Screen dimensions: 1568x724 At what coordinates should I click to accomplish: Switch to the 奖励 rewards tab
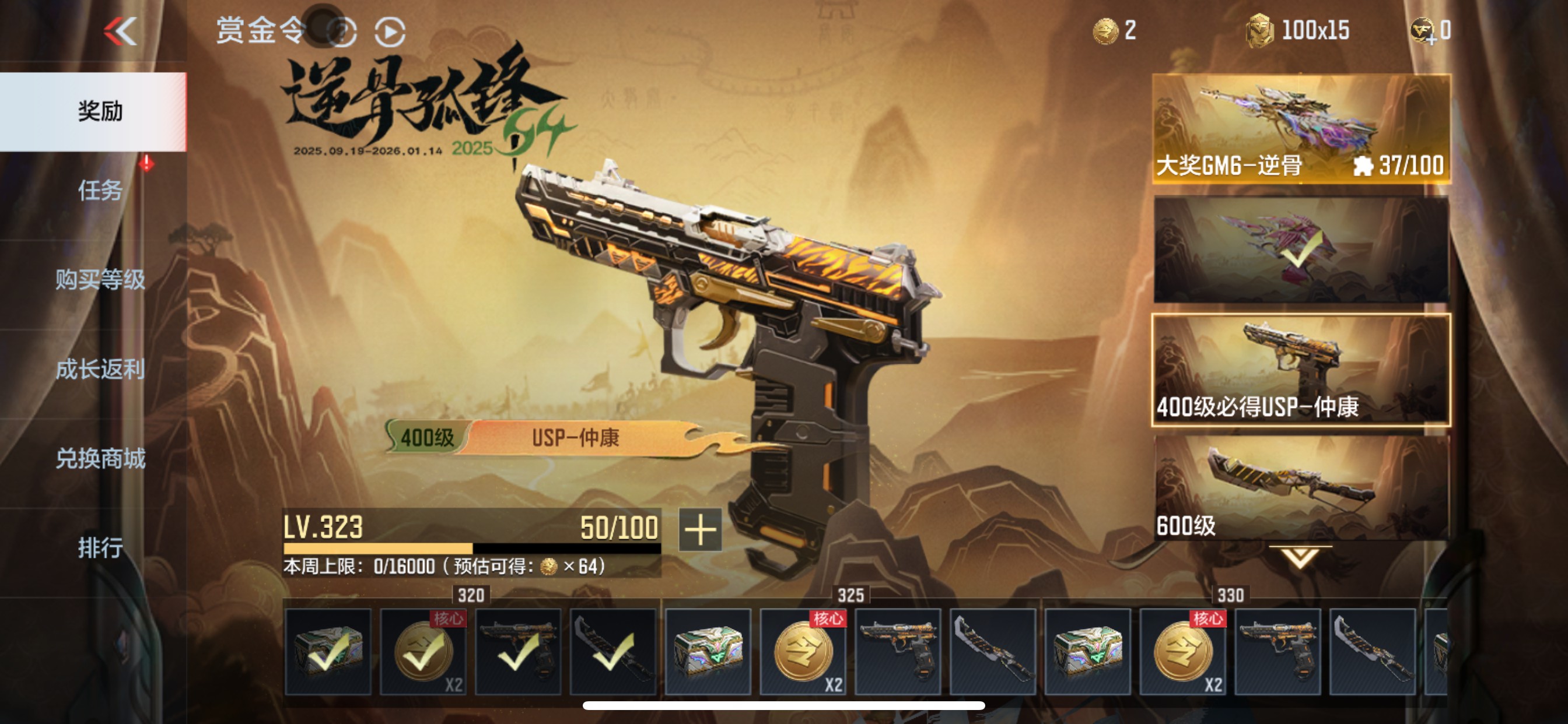tap(100, 112)
